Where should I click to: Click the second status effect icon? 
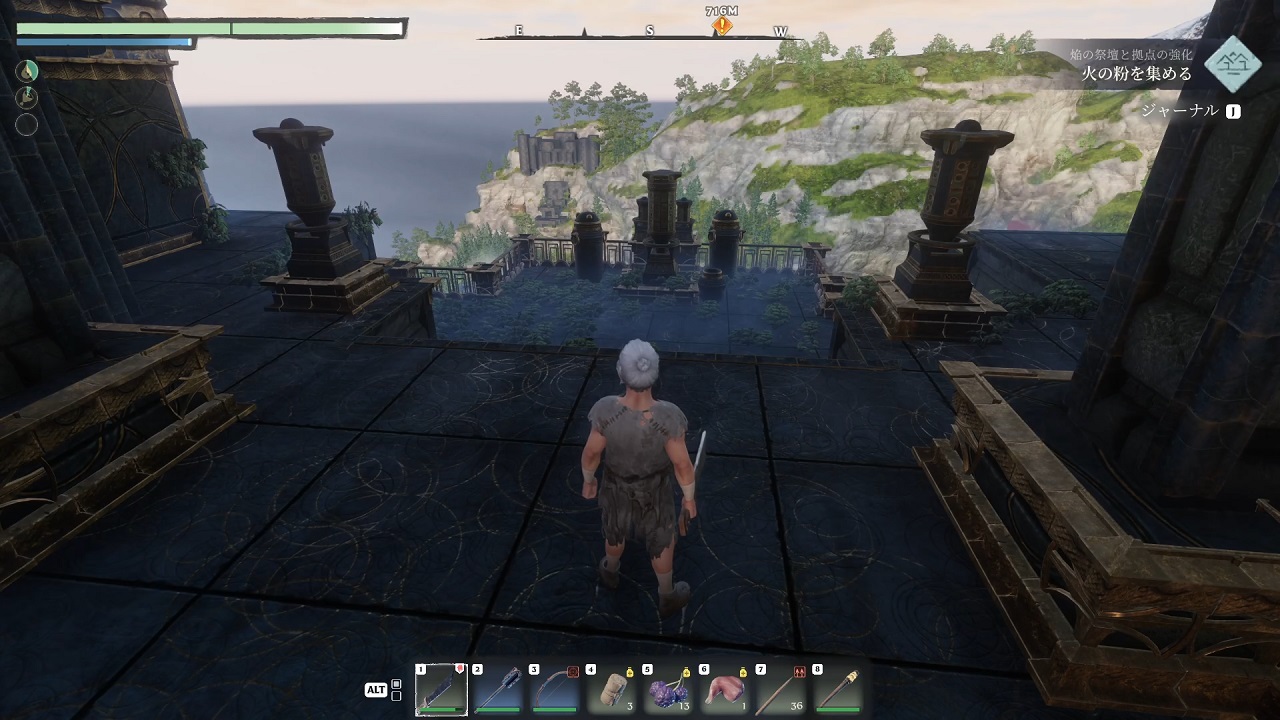pyautogui.click(x=27, y=97)
